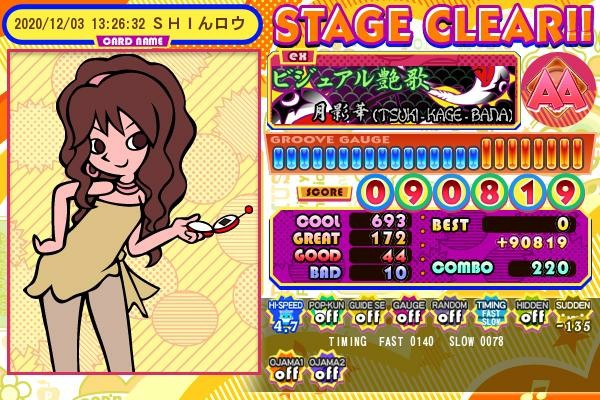The width and height of the screenshot is (600, 400).
Task: Toggle the OJAMA2 option badge
Action: (324, 367)
